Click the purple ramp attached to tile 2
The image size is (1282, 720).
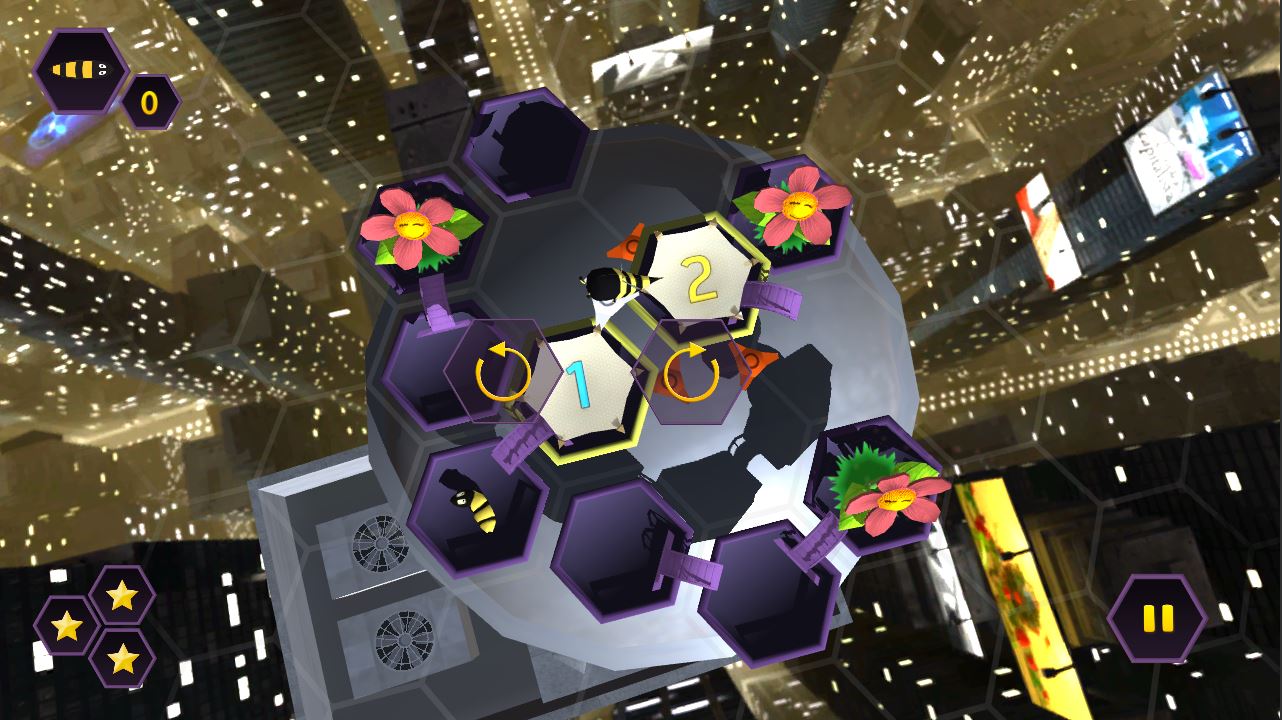coord(770,297)
